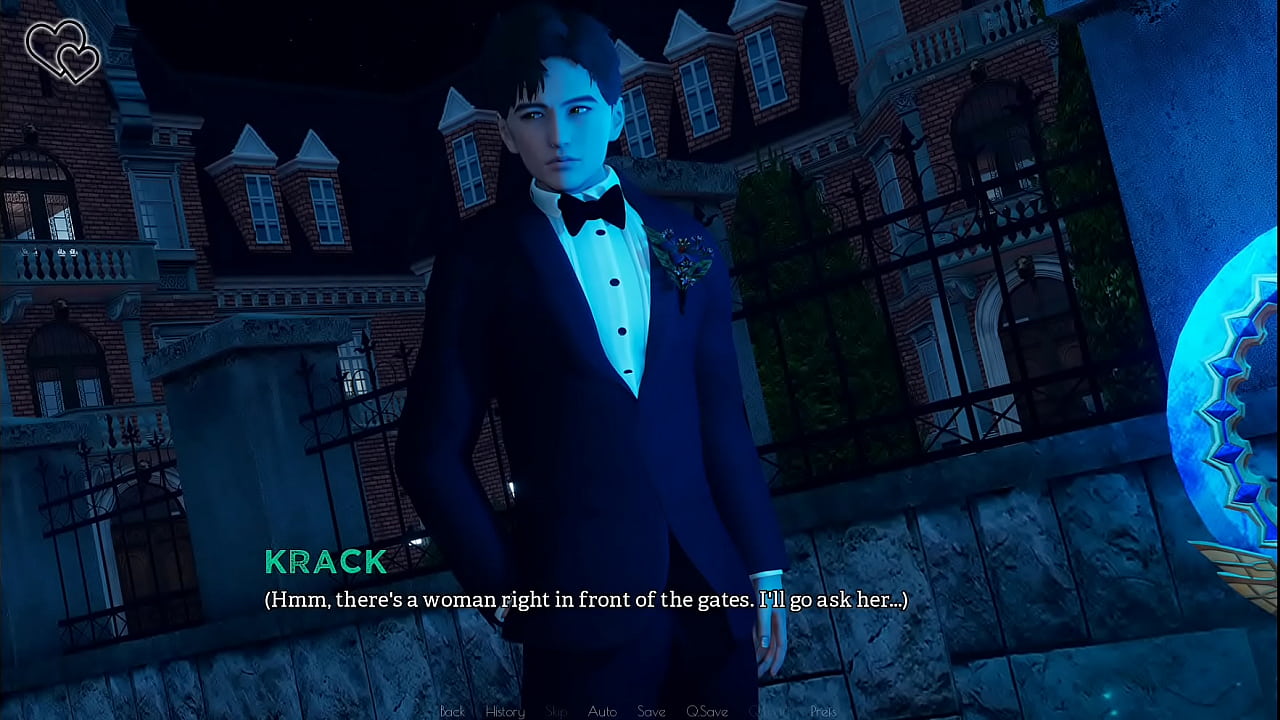Go back one line with the Back button
Viewport: 1280px width, 720px height.
452,711
